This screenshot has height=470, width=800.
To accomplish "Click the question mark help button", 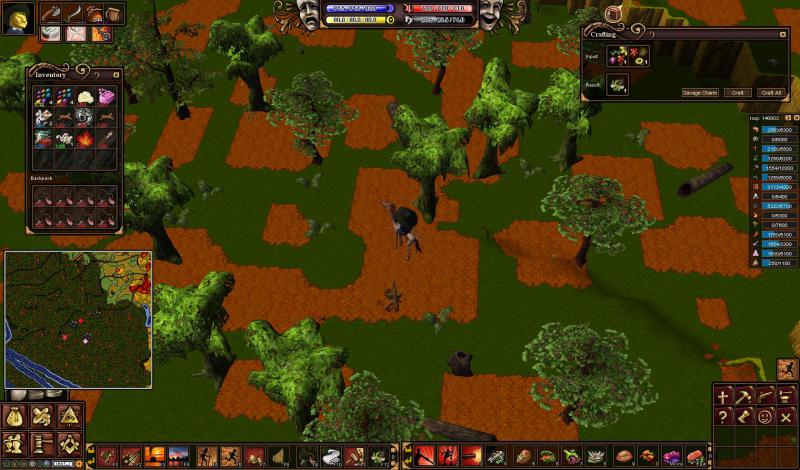I will [x=723, y=416].
